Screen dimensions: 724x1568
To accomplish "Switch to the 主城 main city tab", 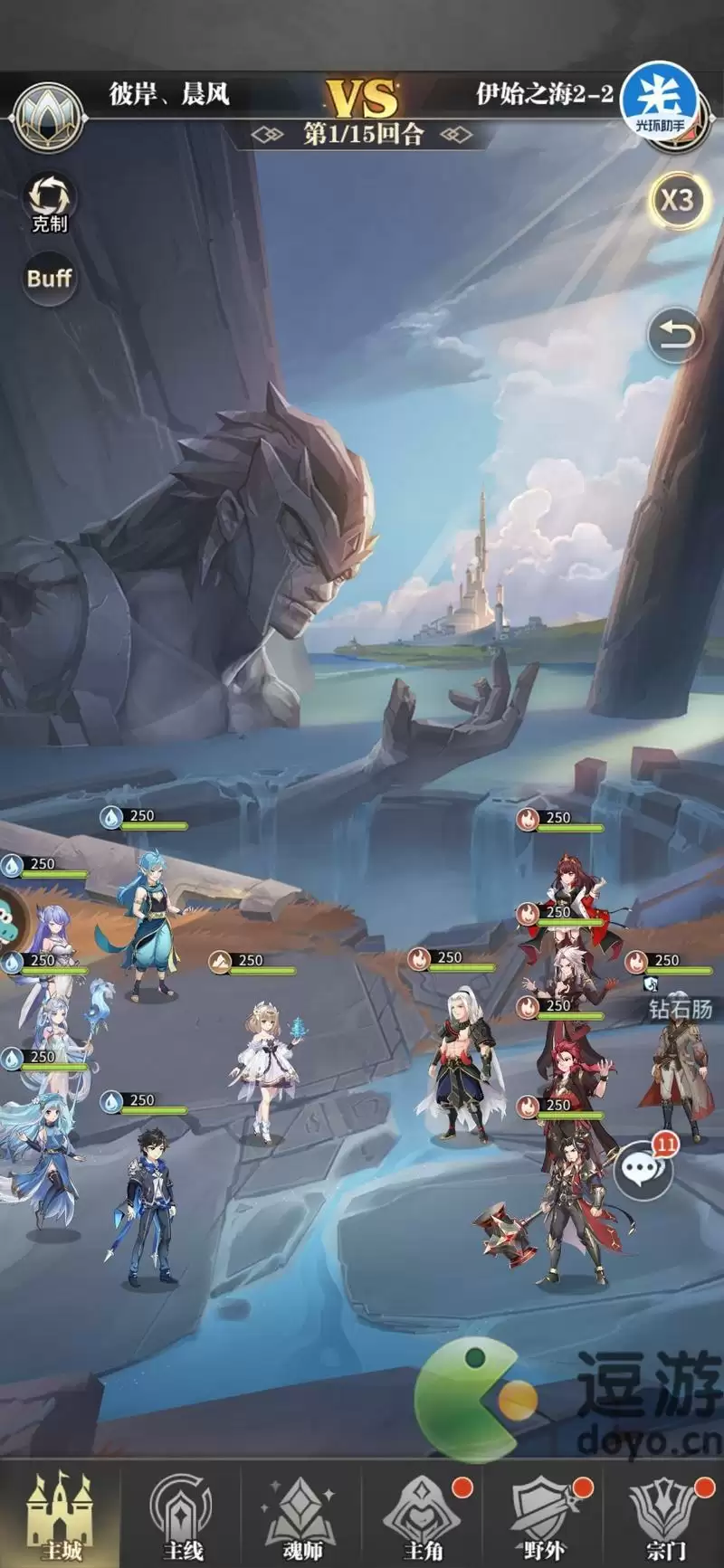I will (60, 1516).
